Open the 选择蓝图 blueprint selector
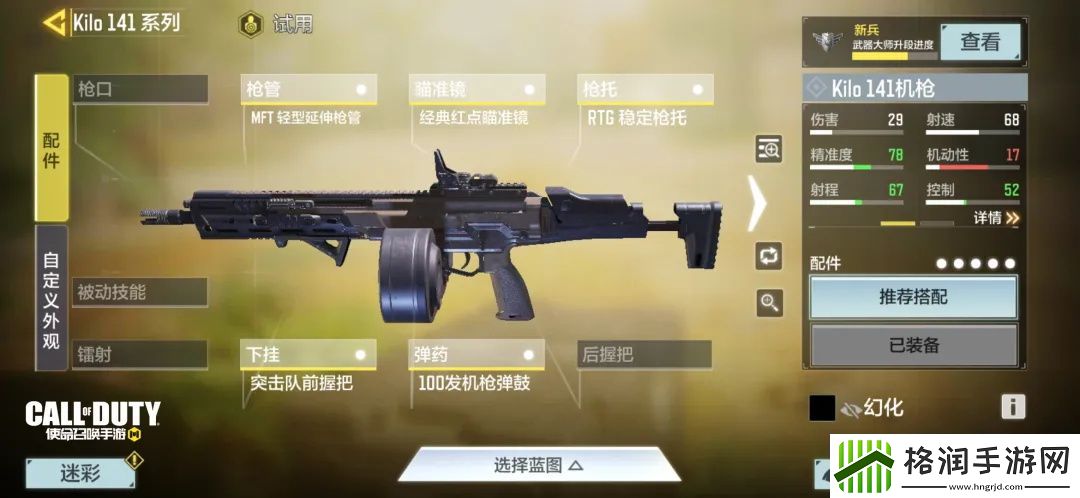Viewport: 1080px width, 498px height. (538, 465)
